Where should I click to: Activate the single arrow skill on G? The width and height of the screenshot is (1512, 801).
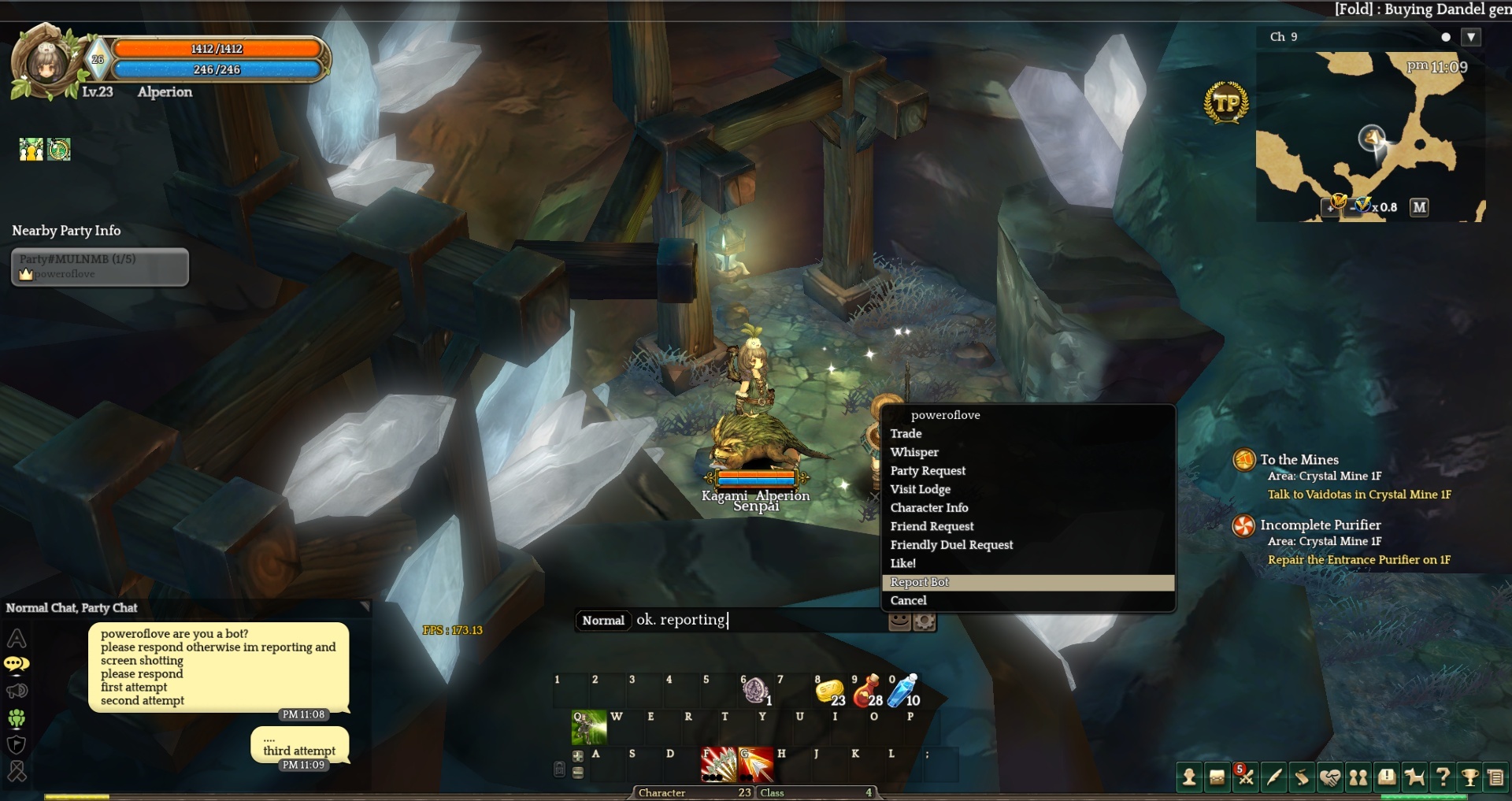click(755, 764)
